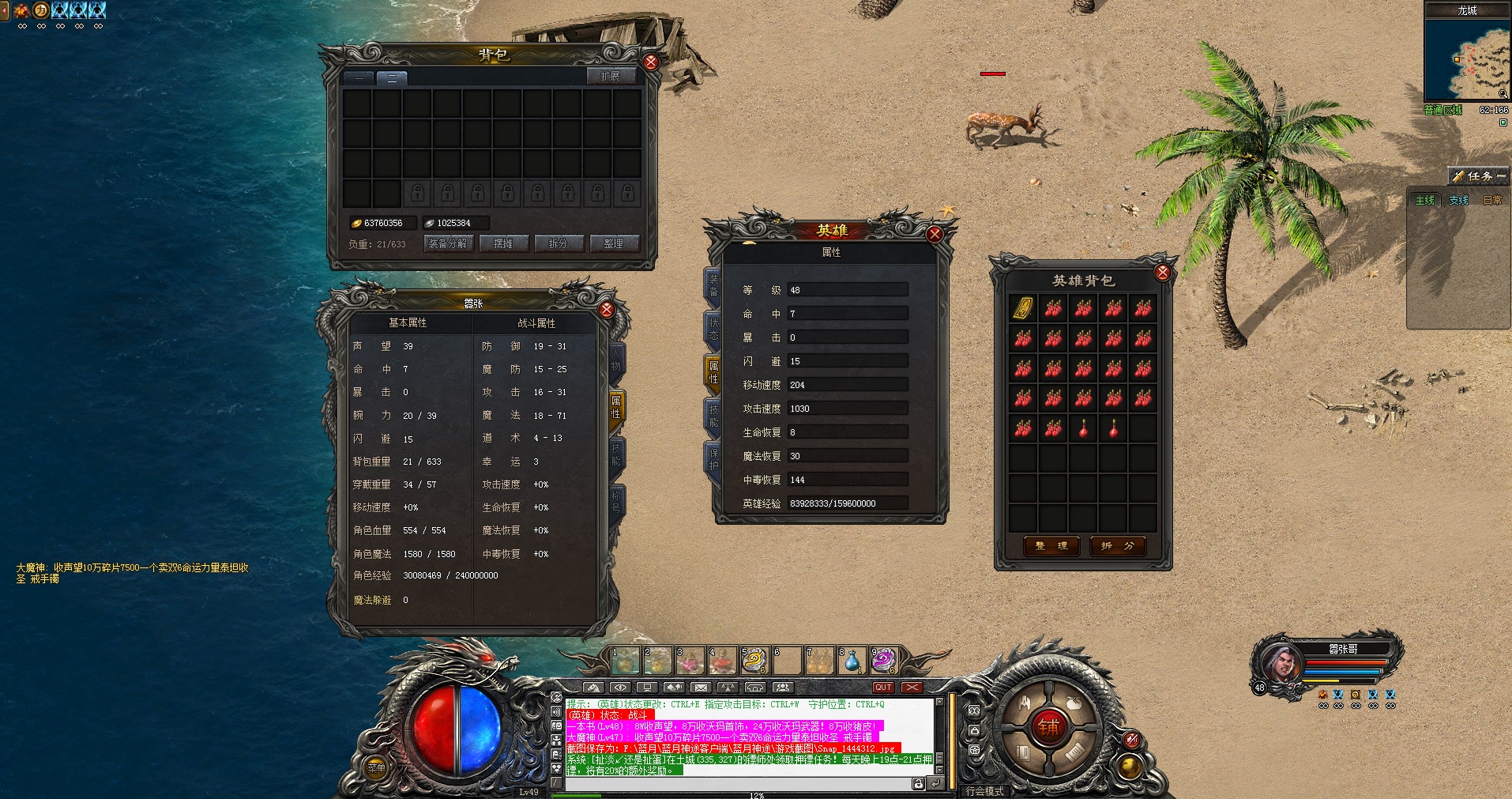The image size is (1512, 799).
Task: Close the 英雄背包 hero backpack window
Action: tap(1162, 273)
